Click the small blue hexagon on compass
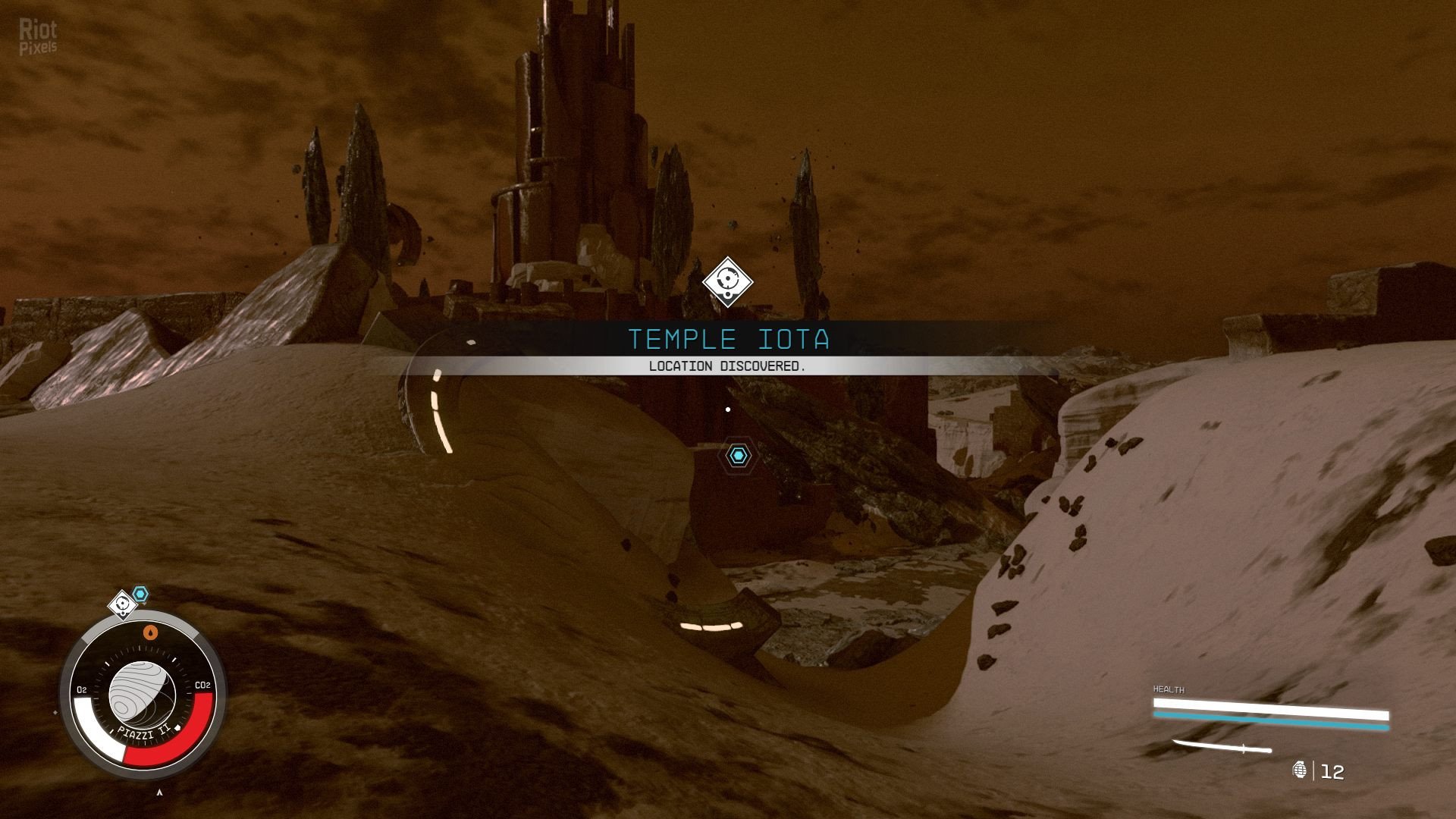Screen dimensions: 1456x819 pos(140,594)
